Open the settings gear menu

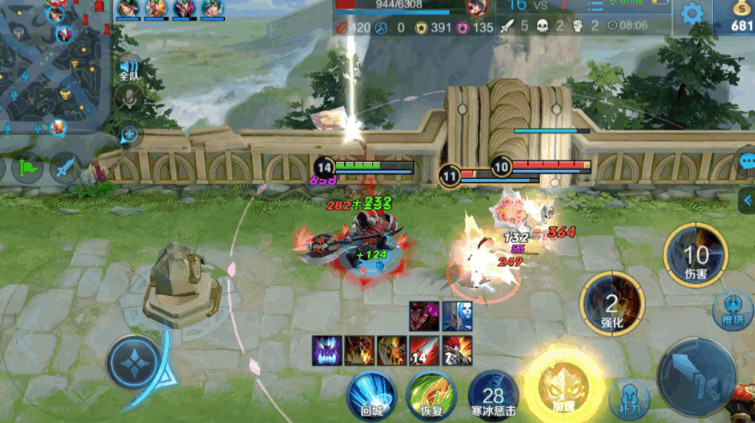pos(691,14)
